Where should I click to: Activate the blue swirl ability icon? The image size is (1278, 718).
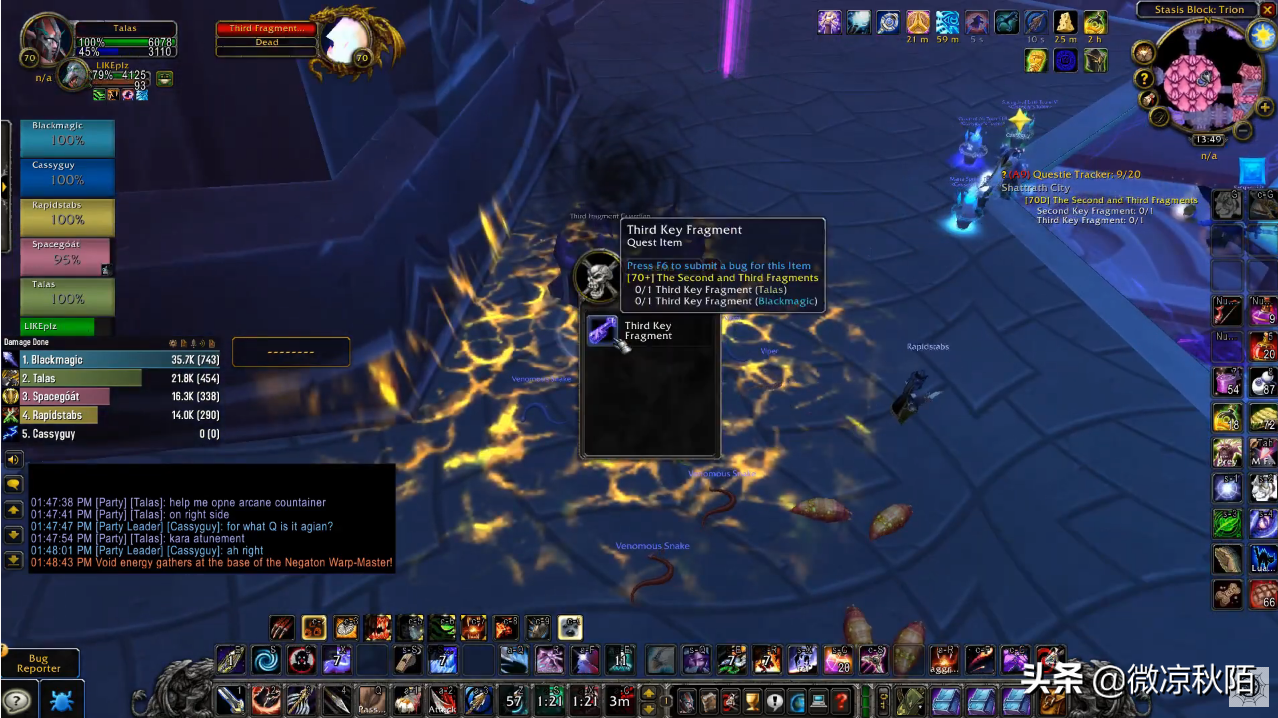(x=266, y=660)
